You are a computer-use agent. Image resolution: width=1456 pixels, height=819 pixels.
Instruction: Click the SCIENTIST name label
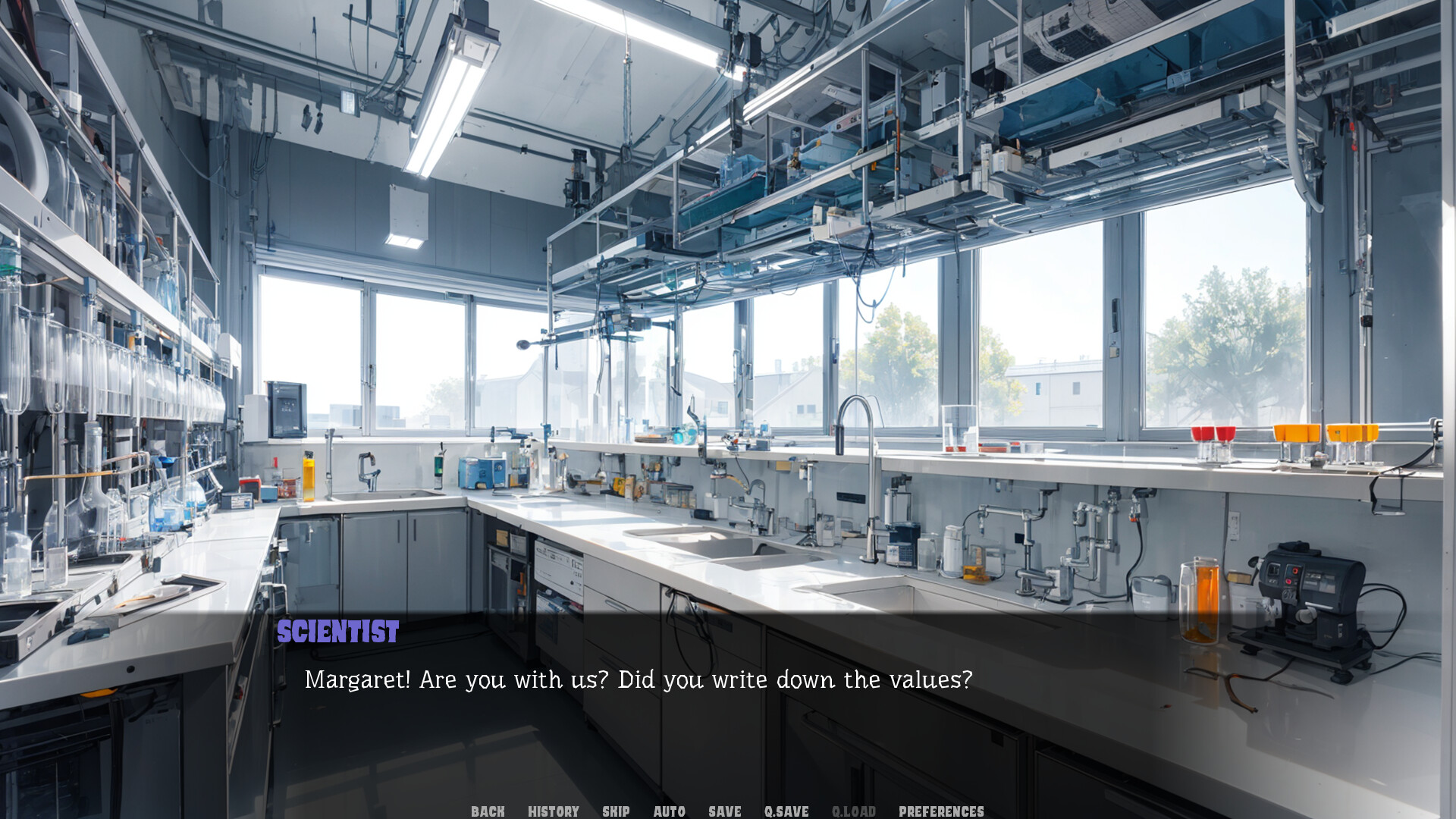(337, 631)
